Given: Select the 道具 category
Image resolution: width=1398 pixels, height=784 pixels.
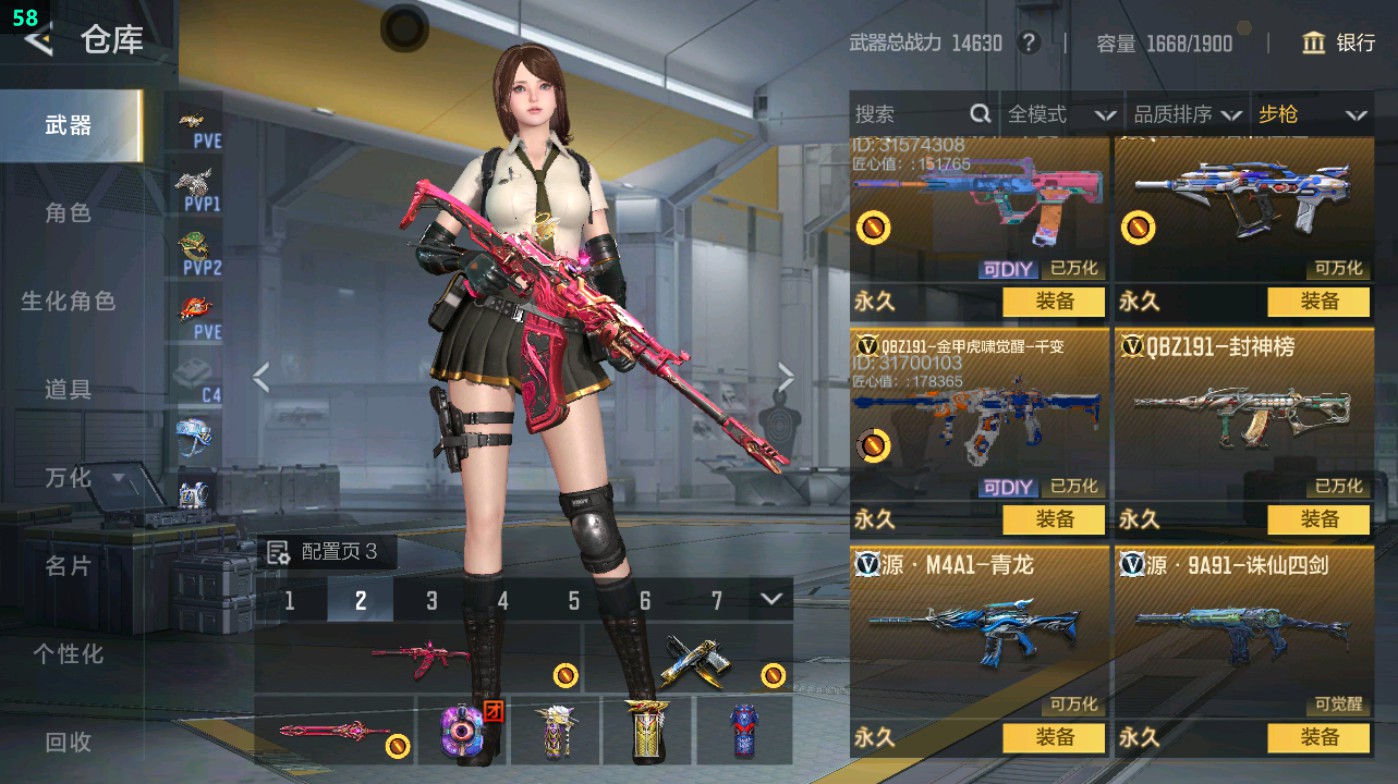Looking at the screenshot, I should [68, 389].
